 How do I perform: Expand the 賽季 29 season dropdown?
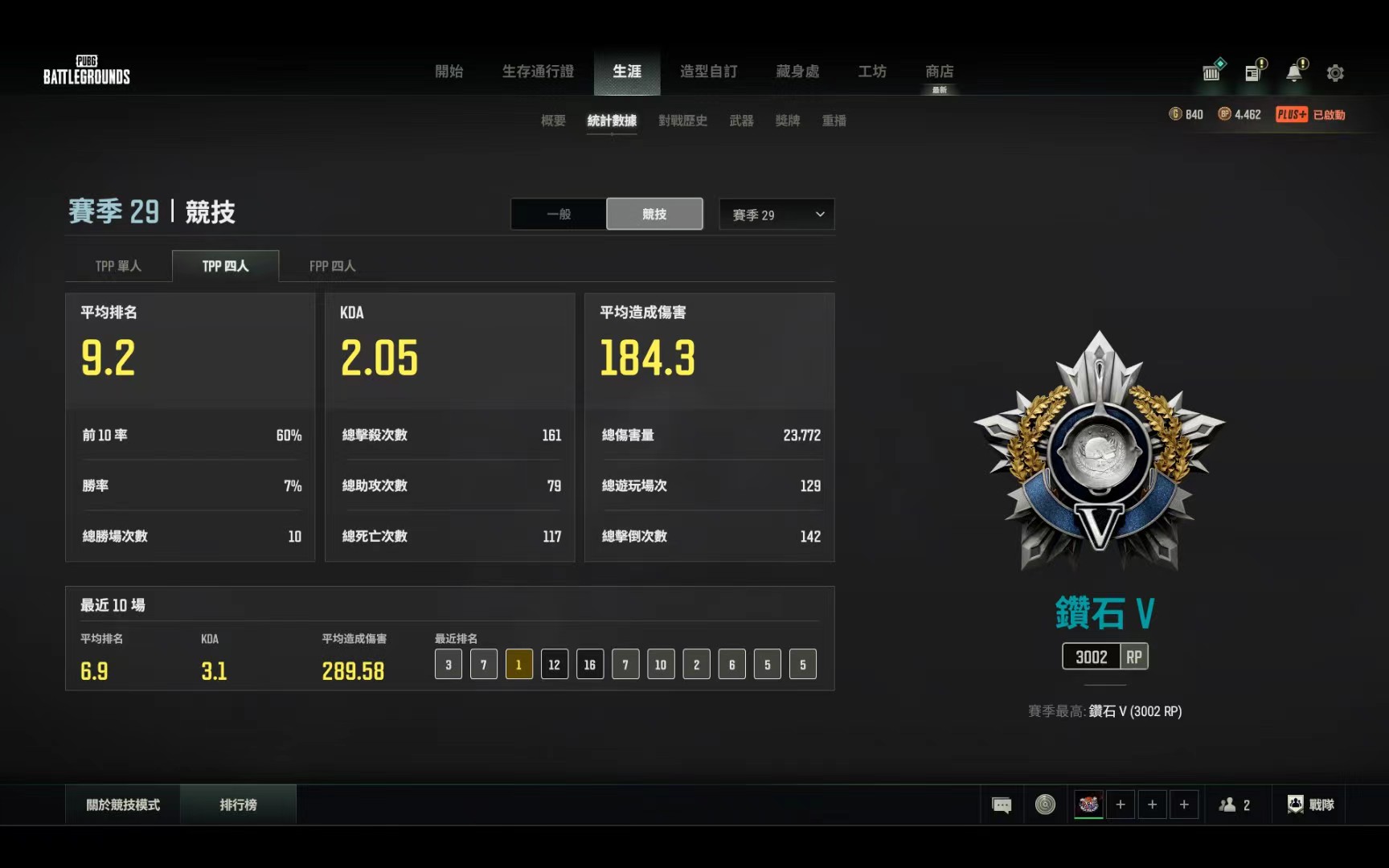(x=776, y=215)
